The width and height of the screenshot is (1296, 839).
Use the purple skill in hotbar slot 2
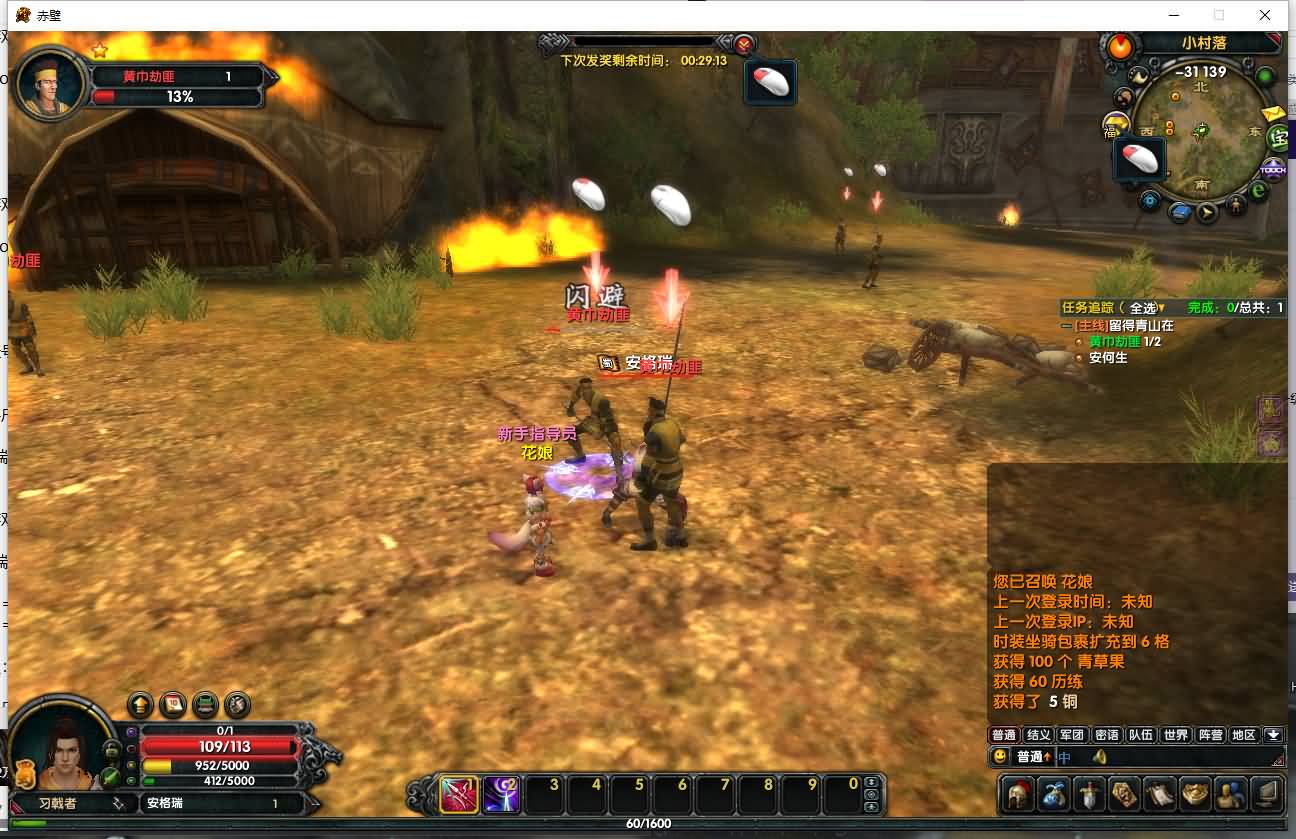coord(501,795)
